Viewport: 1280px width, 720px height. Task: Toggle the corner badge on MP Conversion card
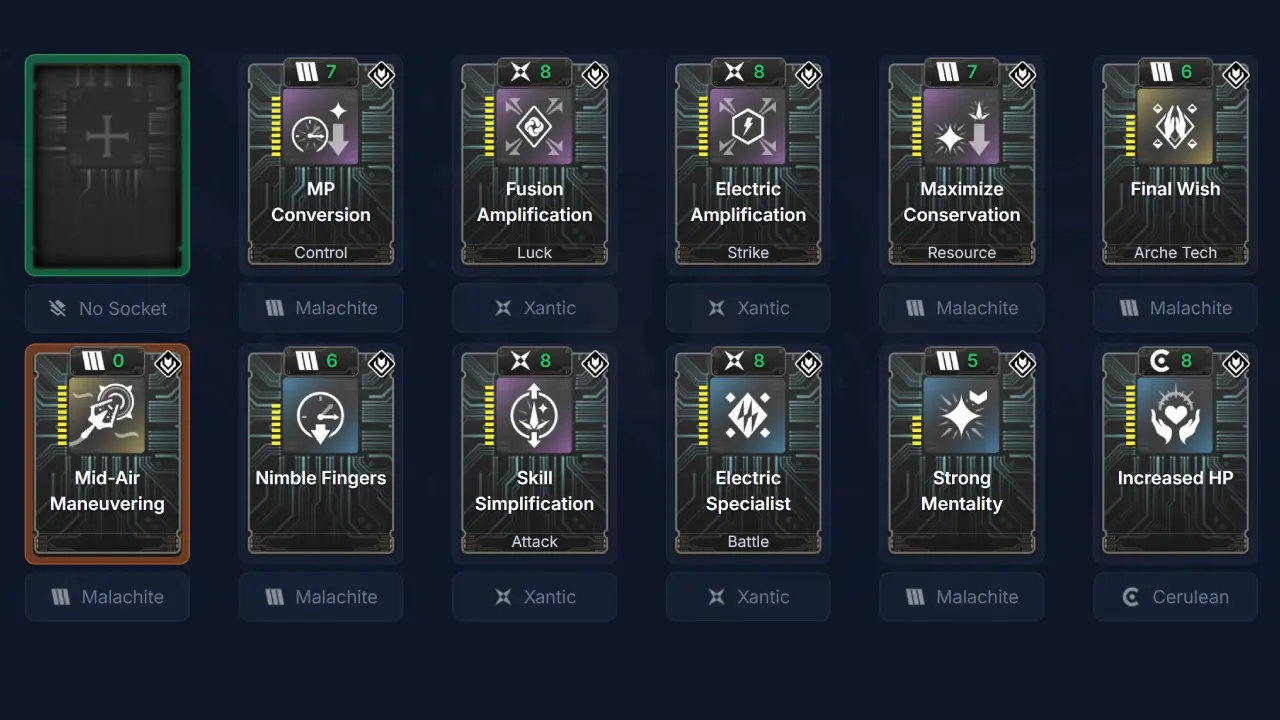tap(381, 75)
